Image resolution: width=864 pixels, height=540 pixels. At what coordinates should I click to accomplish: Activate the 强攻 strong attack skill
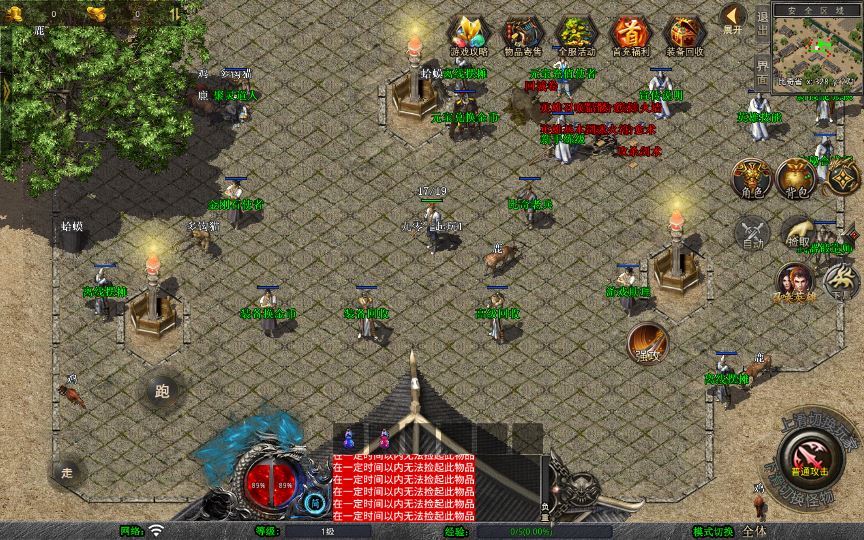pyautogui.click(x=648, y=342)
